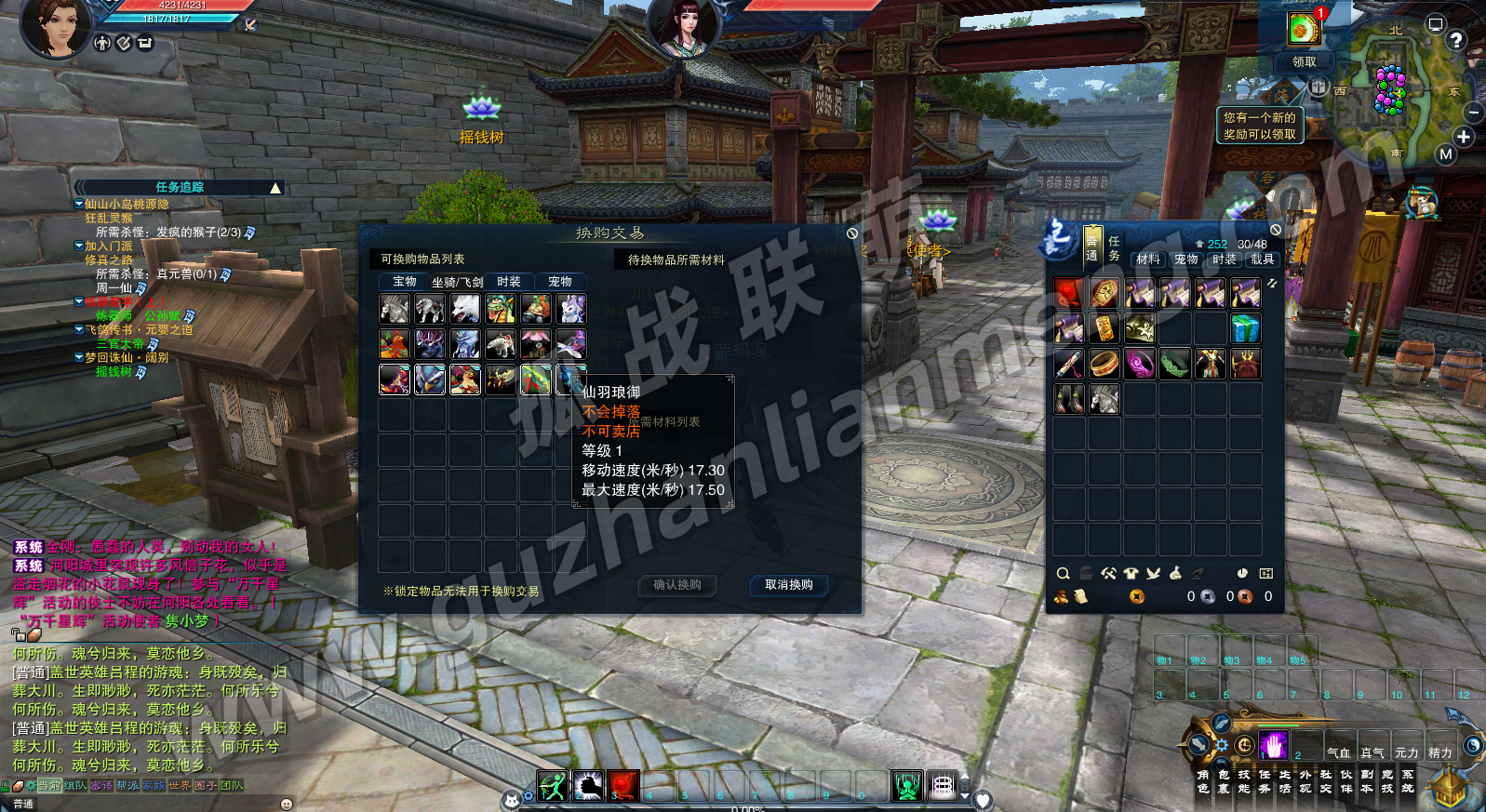Open the 坐骑/飞剑 mount tab
Screen dimensions: 1486x812
click(457, 282)
